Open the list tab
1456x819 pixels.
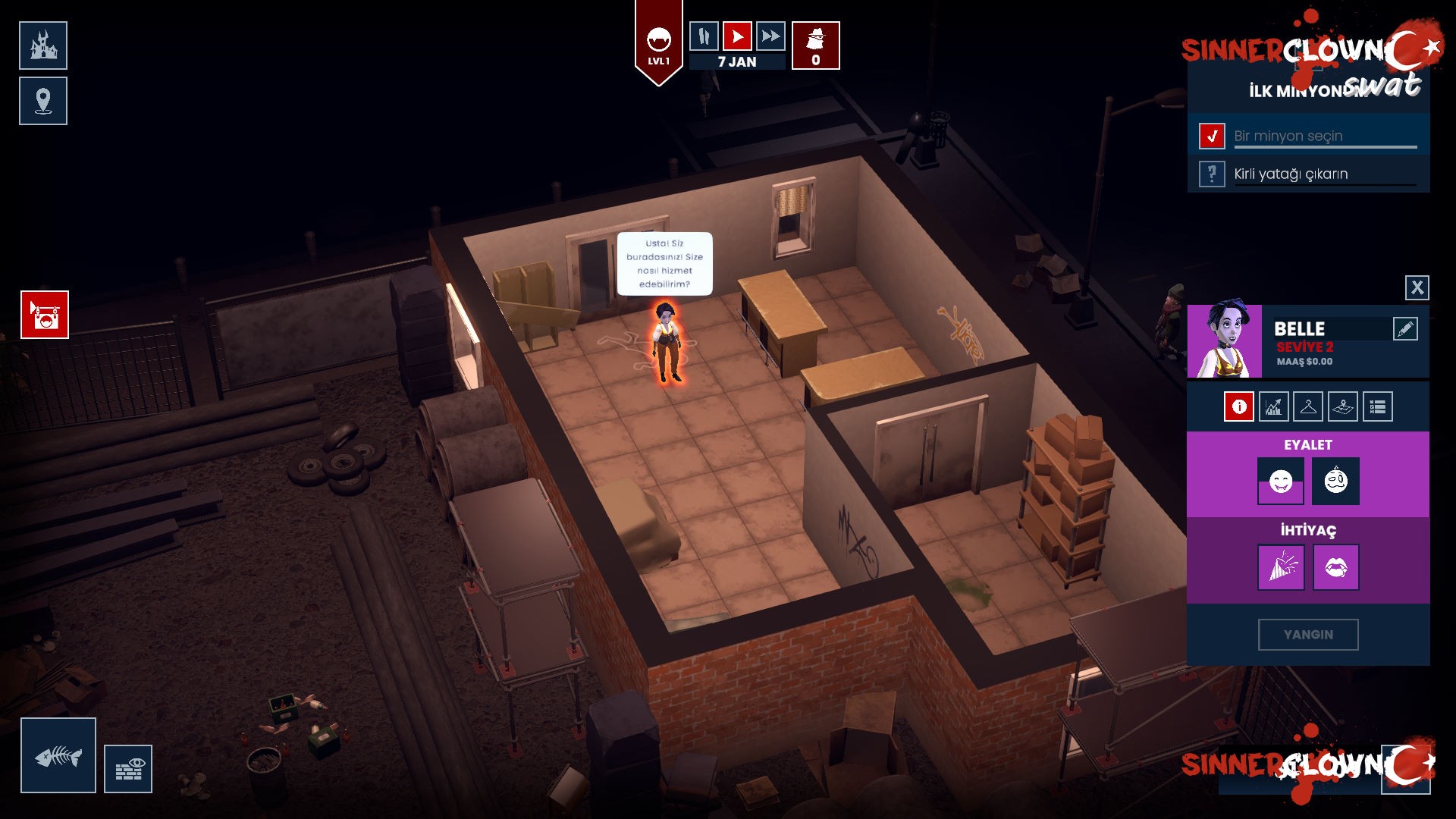click(x=1377, y=407)
